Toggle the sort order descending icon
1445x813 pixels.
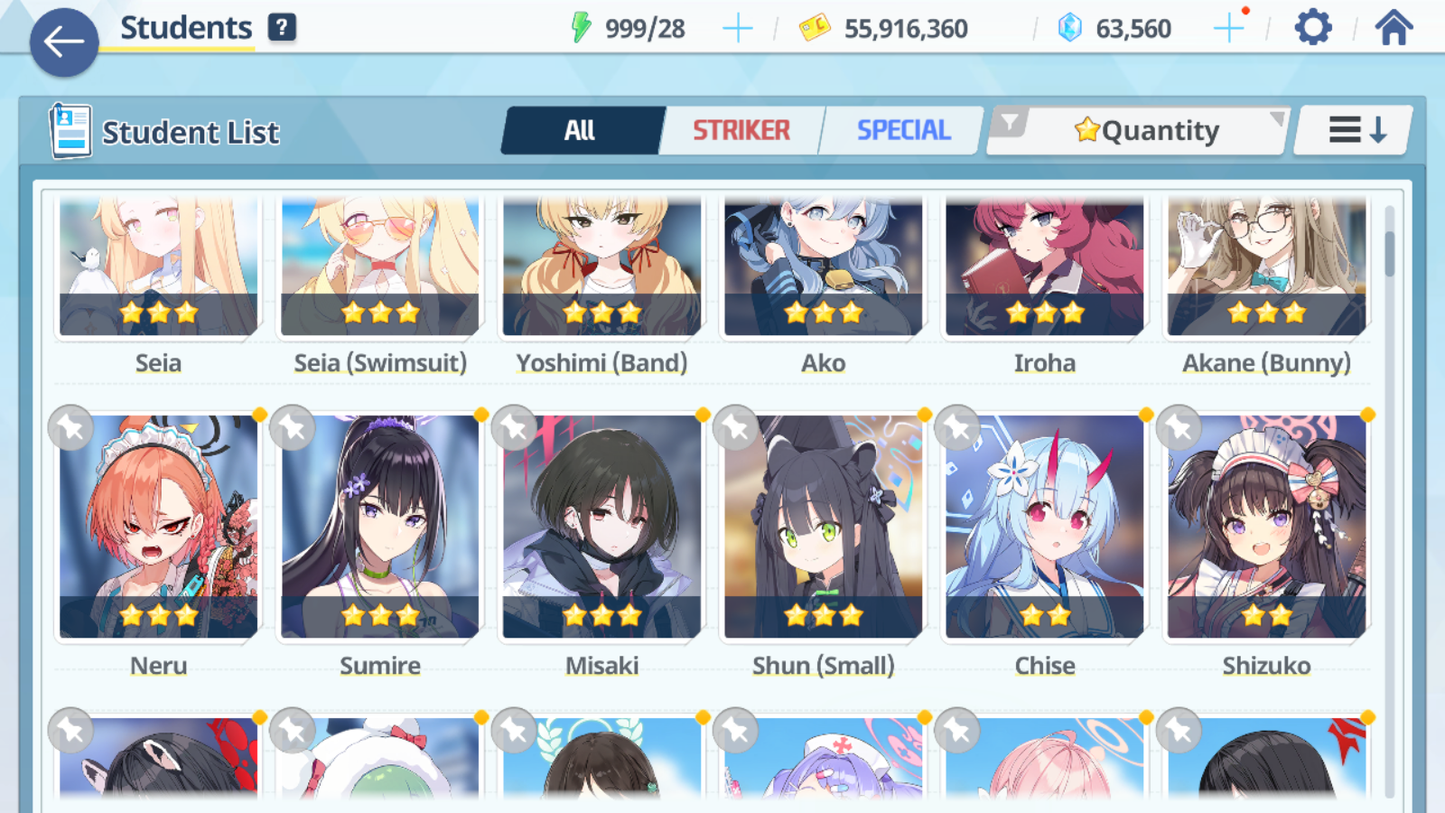click(1352, 129)
